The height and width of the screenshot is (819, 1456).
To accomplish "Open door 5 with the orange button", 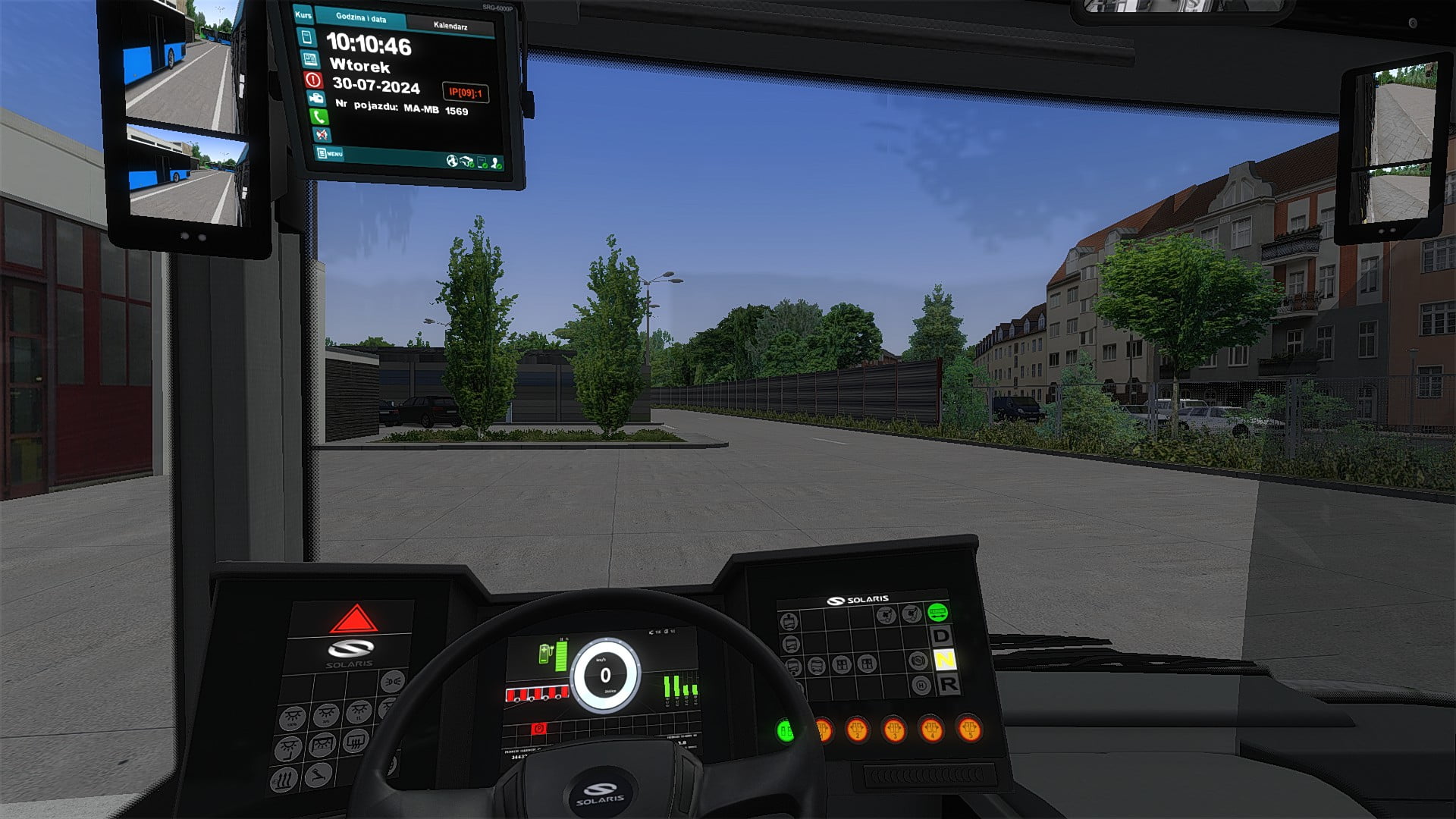I will pos(968,730).
